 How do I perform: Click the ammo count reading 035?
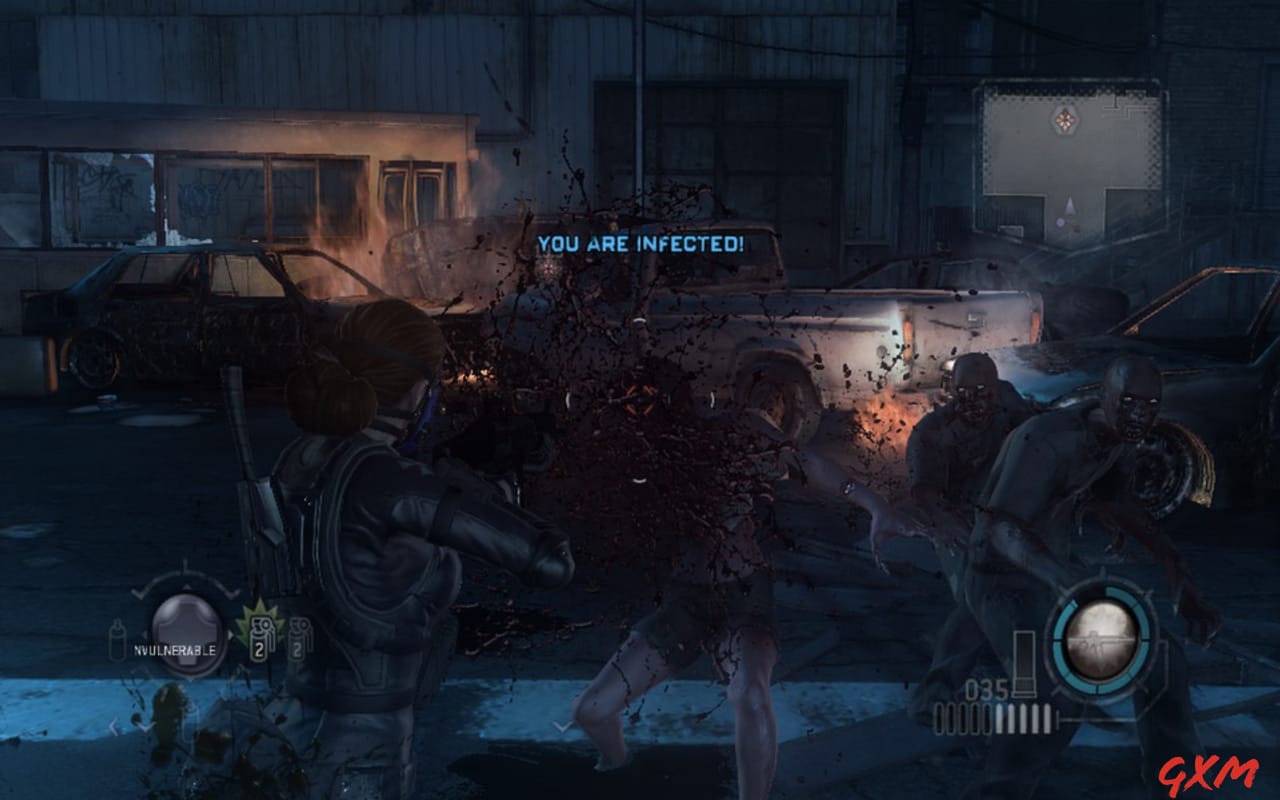pyautogui.click(x=988, y=688)
